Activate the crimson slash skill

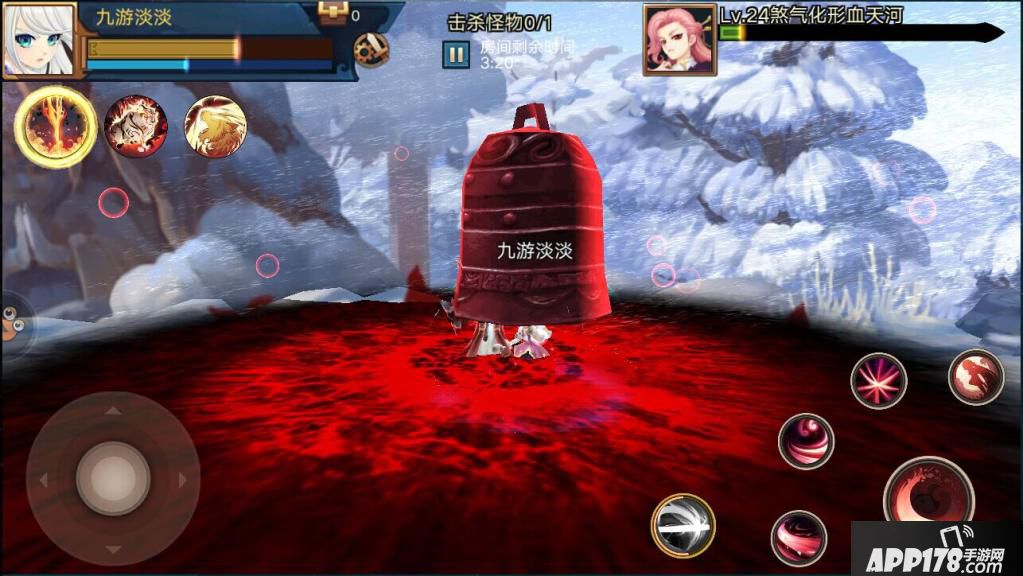point(798,537)
